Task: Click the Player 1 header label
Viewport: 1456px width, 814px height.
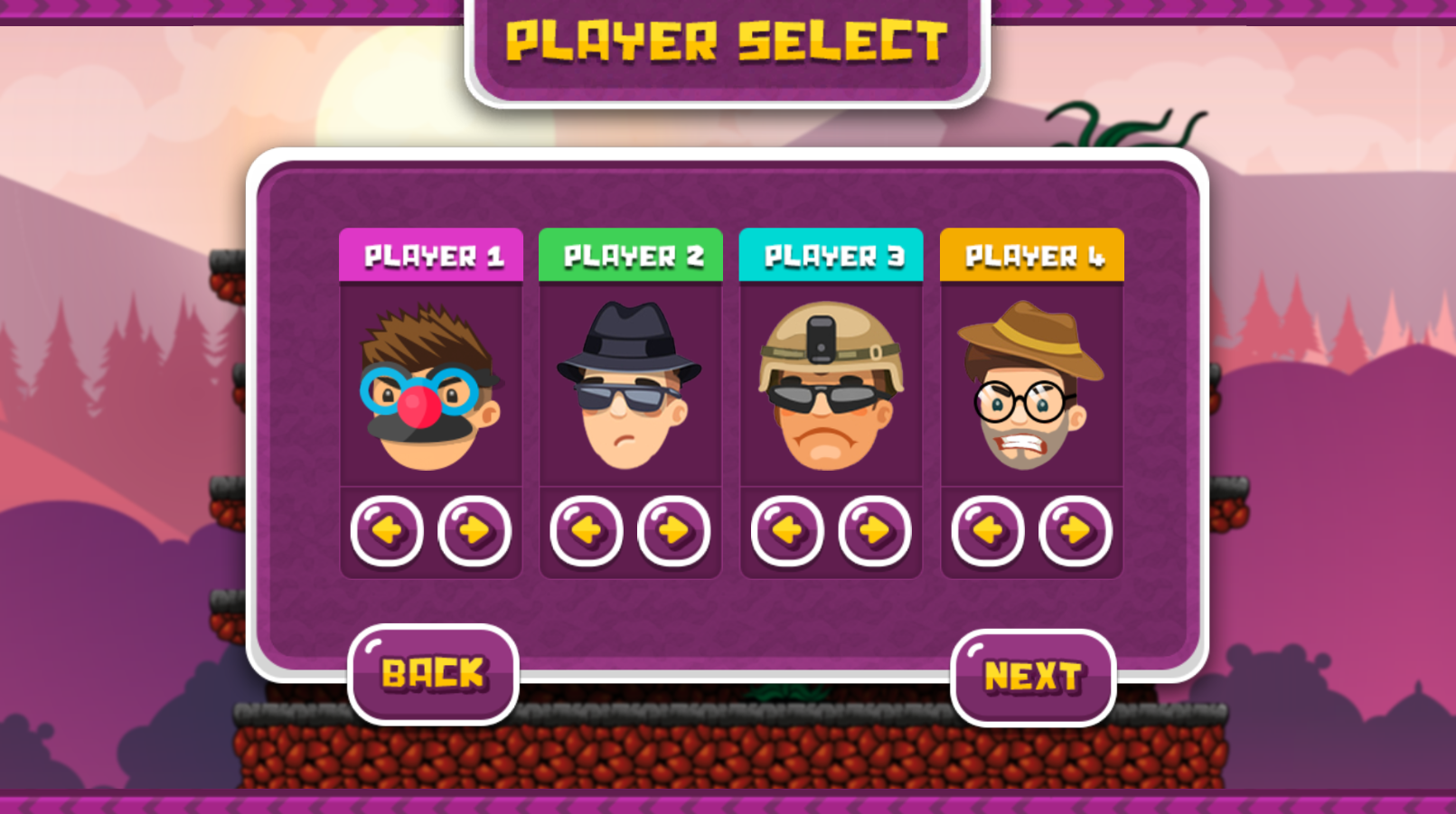Action: pyautogui.click(x=431, y=256)
